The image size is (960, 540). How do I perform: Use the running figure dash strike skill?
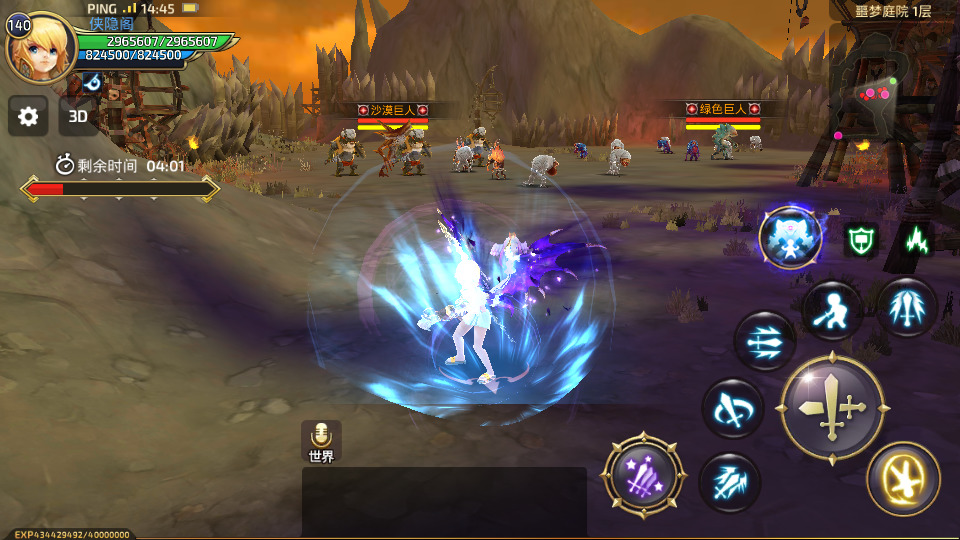[831, 309]
